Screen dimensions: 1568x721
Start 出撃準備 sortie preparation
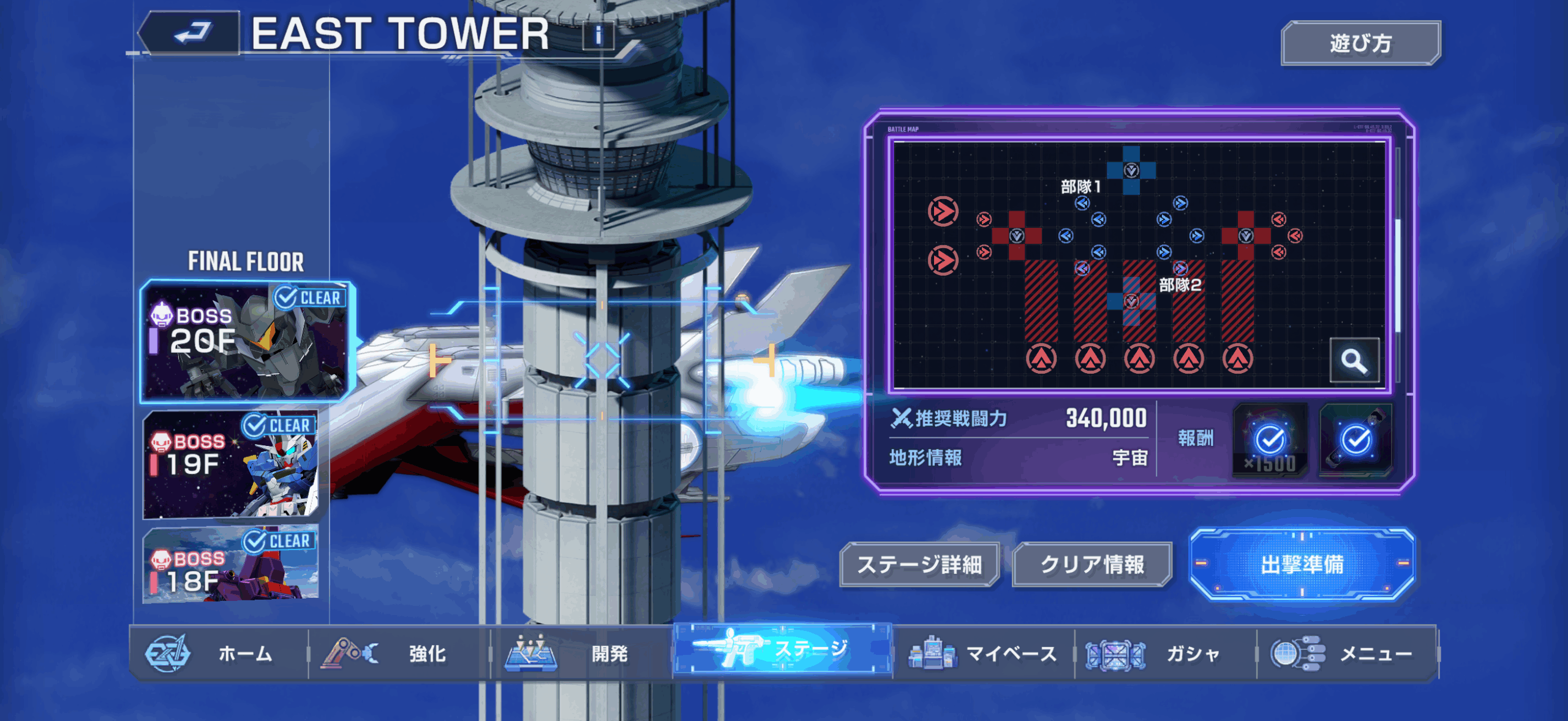click(1302, 564)
